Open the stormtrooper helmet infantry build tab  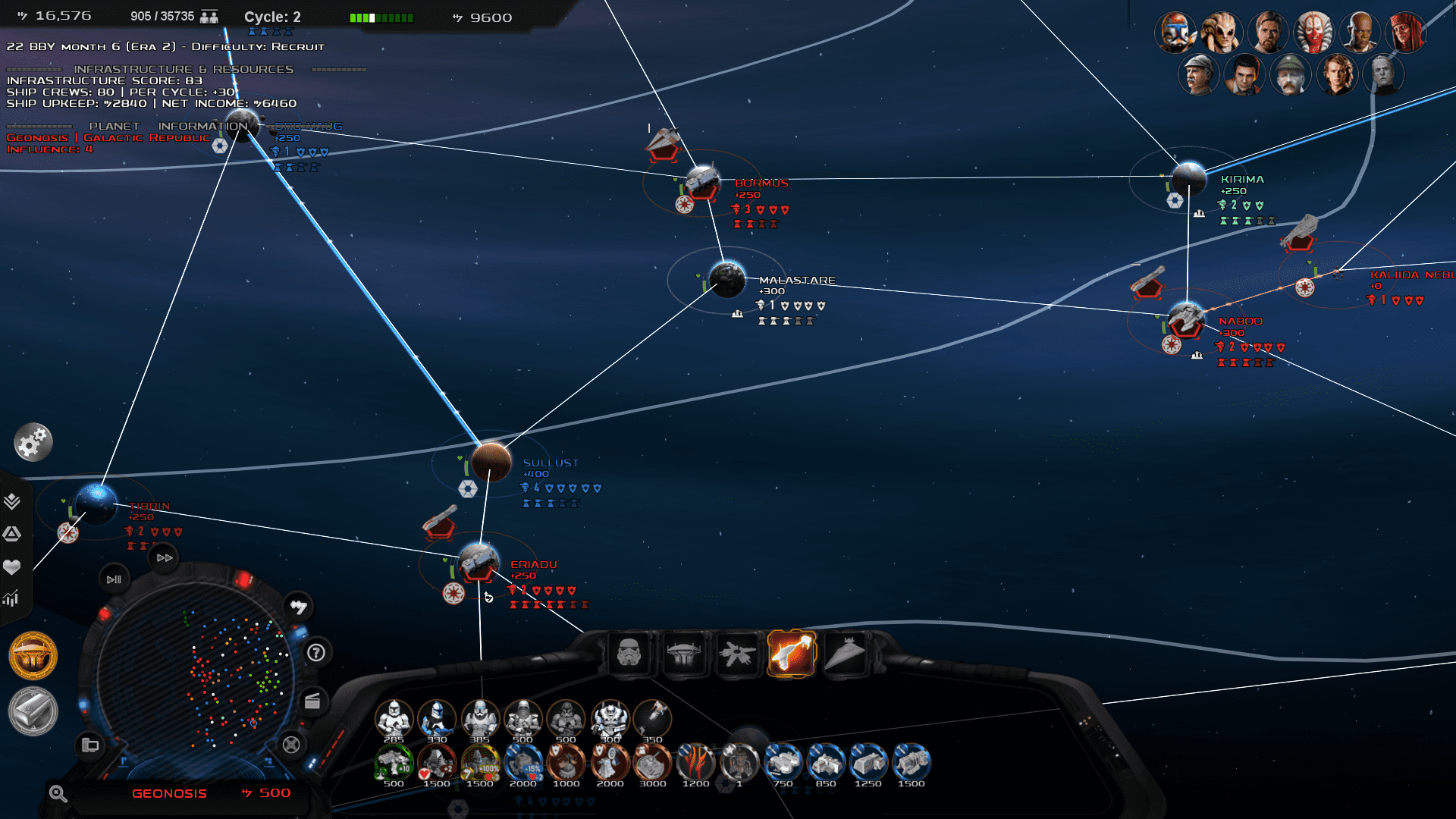(x=629, y=653)
